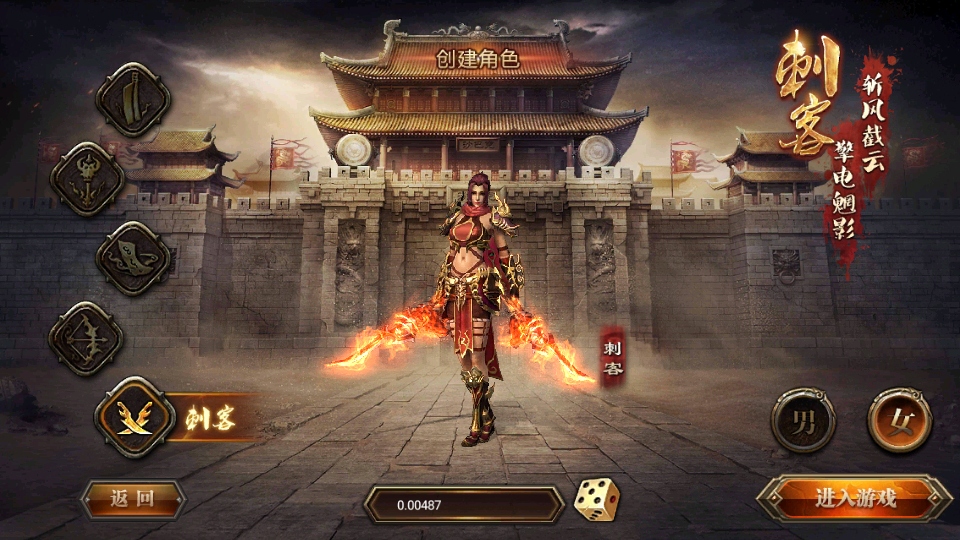960x540 pixels.
Task: Choose the 刺客 crossed daggers class
Action: tap(135, 417)
